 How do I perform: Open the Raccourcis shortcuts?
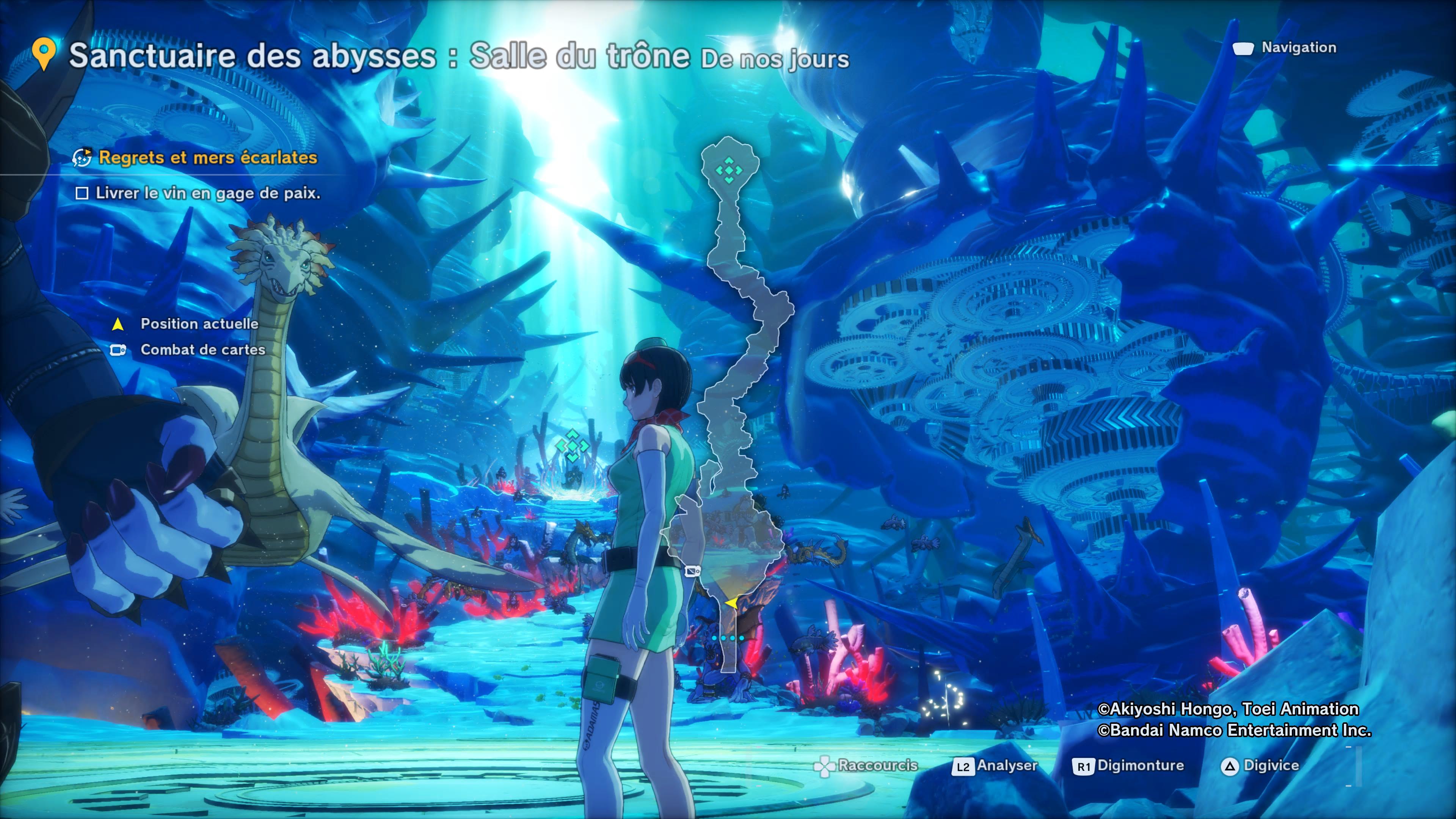(866, 766)
